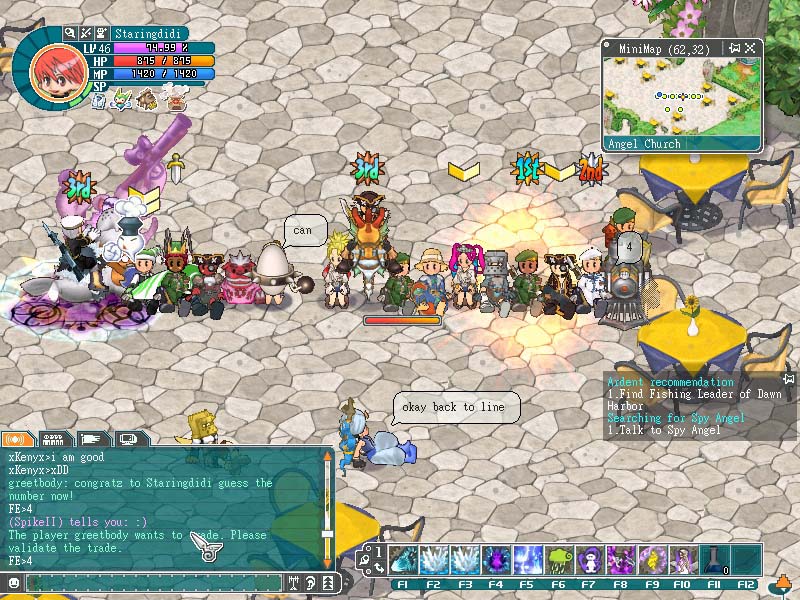This screenshot has width=800, height=600.
Task: Toggle the MiniMap pin button
Action: tap(735, 47)
